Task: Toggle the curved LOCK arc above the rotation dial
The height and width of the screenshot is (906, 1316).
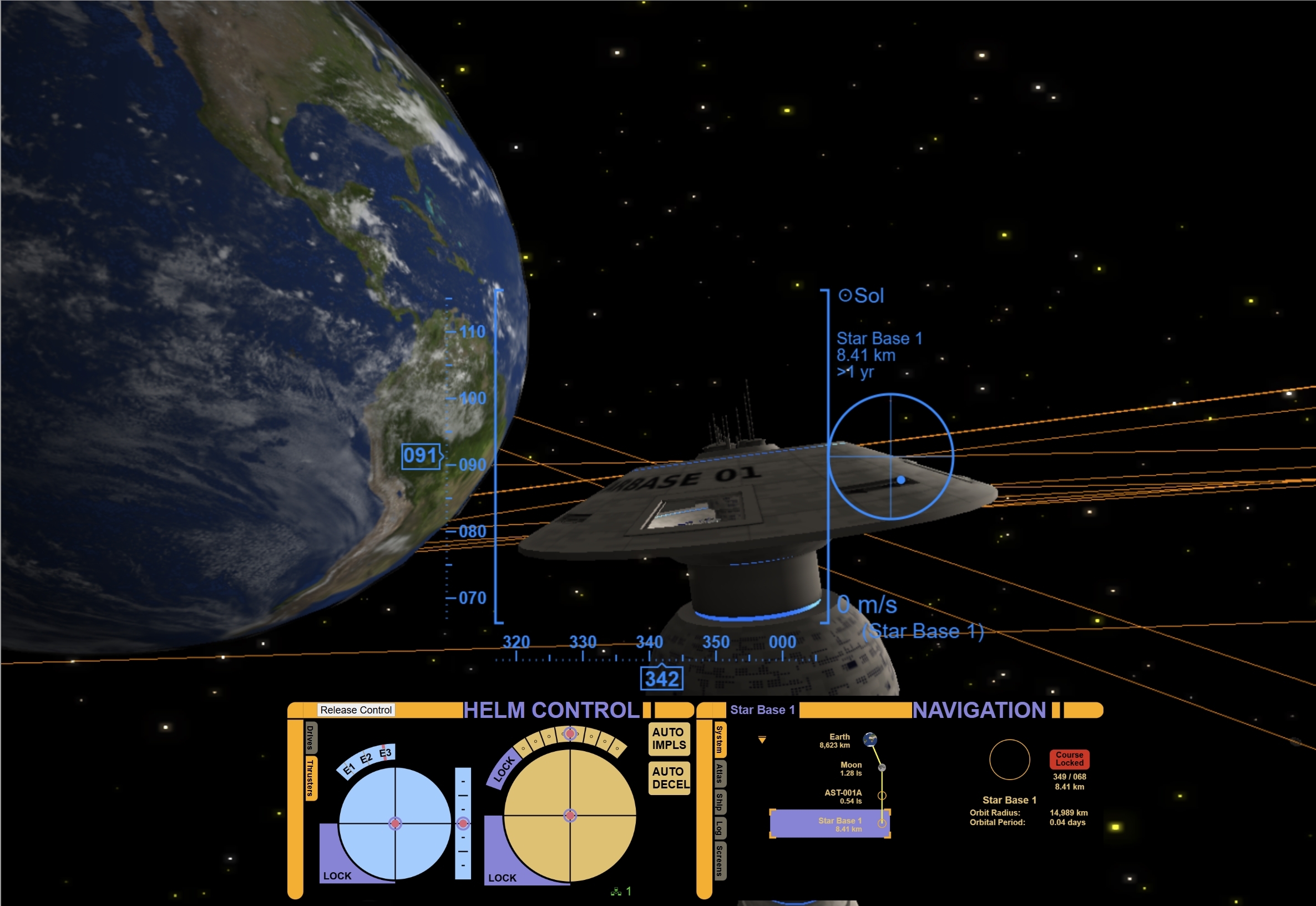Action: [505, 770]
